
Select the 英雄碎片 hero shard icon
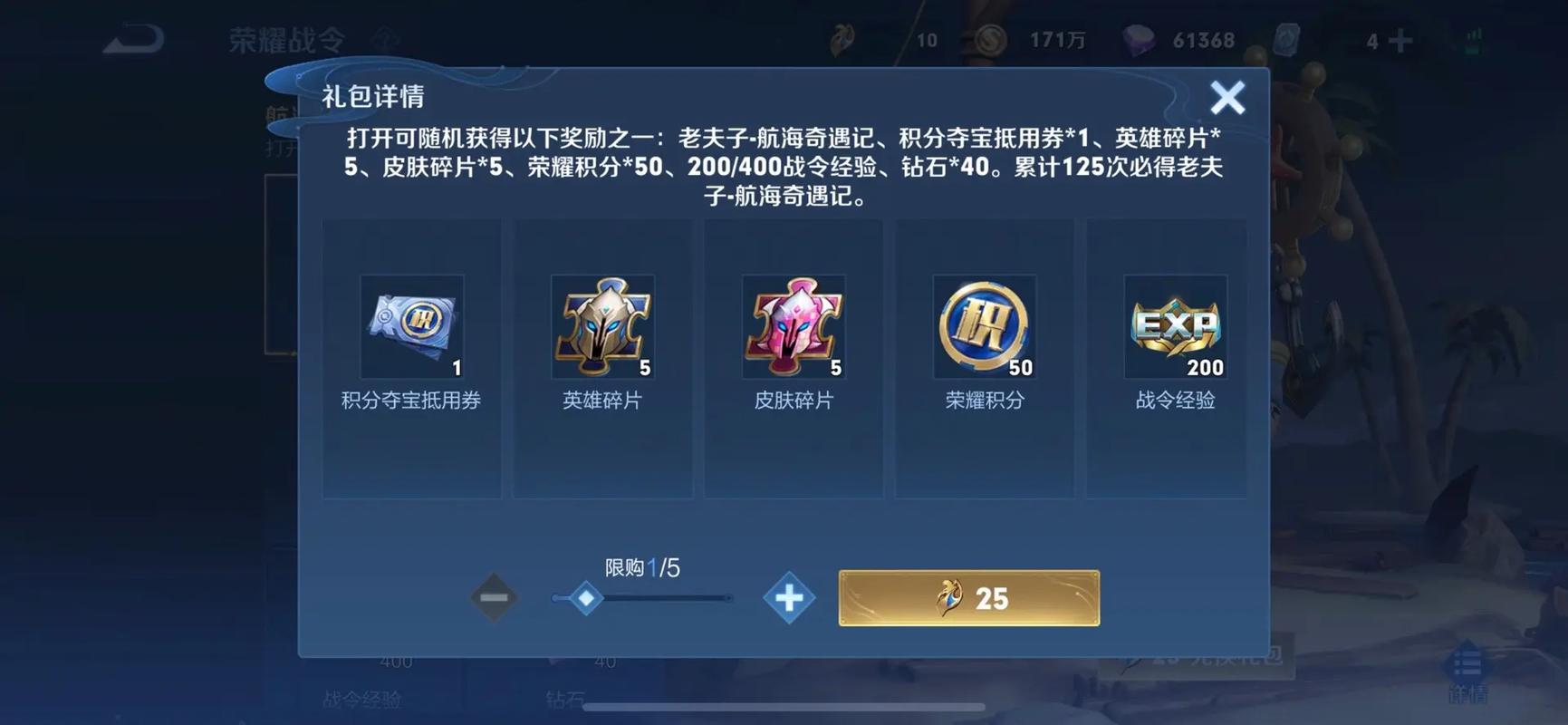[x=602, y=326]
